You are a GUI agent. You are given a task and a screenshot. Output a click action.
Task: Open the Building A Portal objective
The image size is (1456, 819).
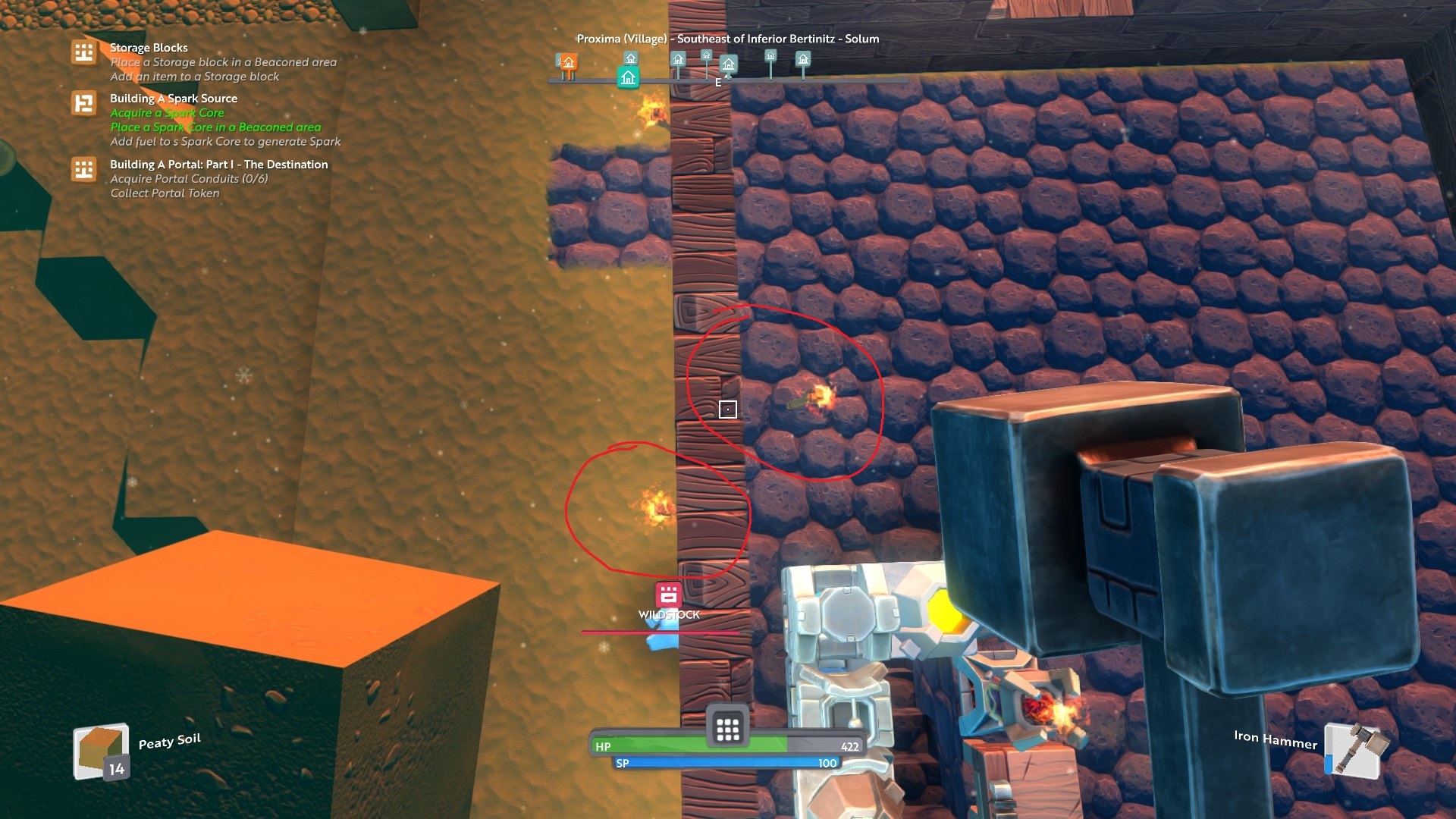[x=218, y=165]
